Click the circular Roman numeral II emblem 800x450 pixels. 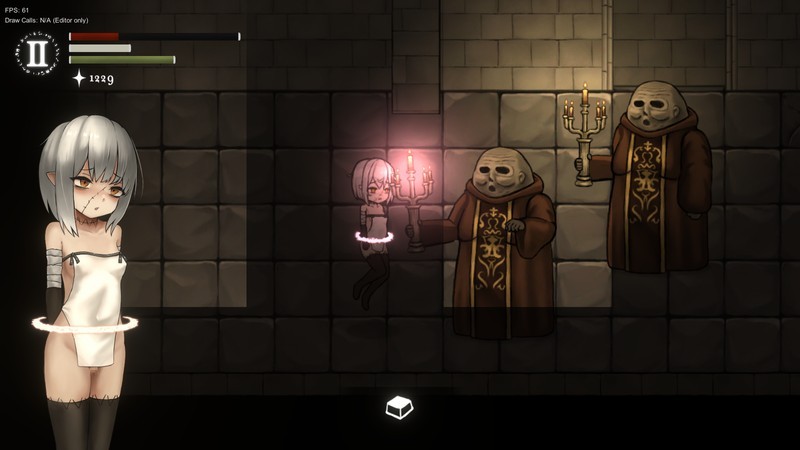pos(37,53)
